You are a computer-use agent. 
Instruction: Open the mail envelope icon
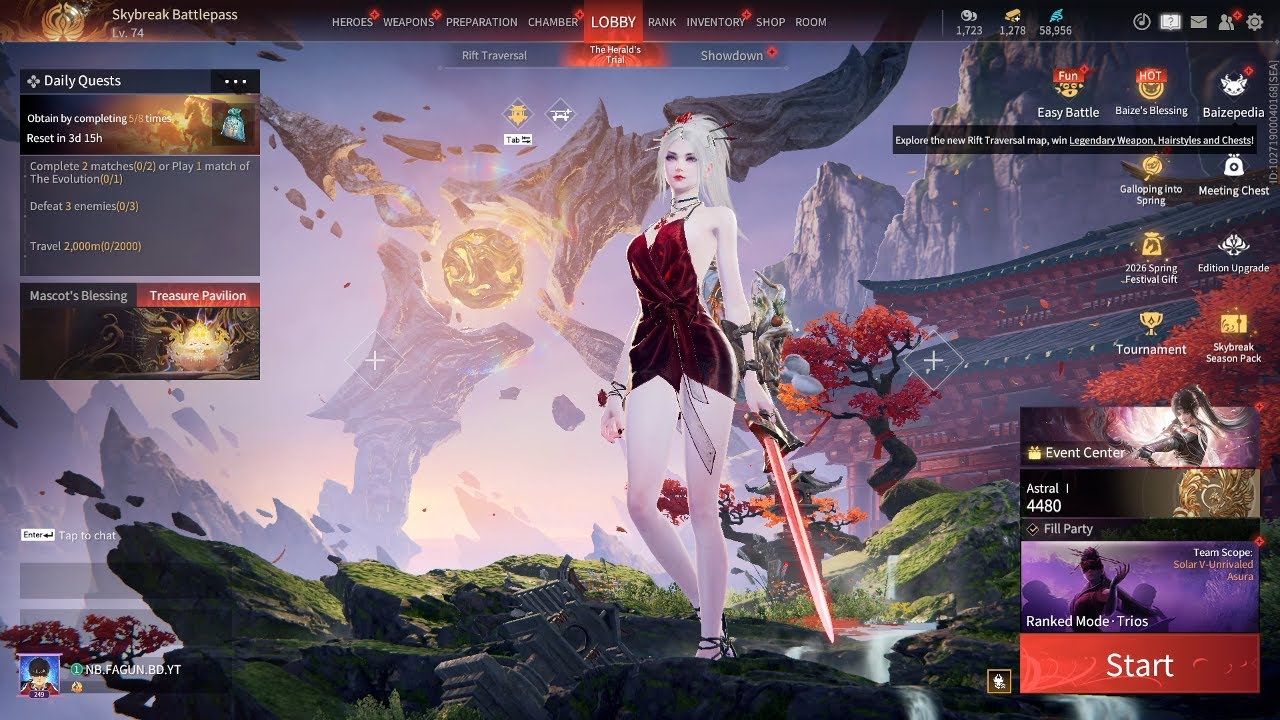(1198, 22)
